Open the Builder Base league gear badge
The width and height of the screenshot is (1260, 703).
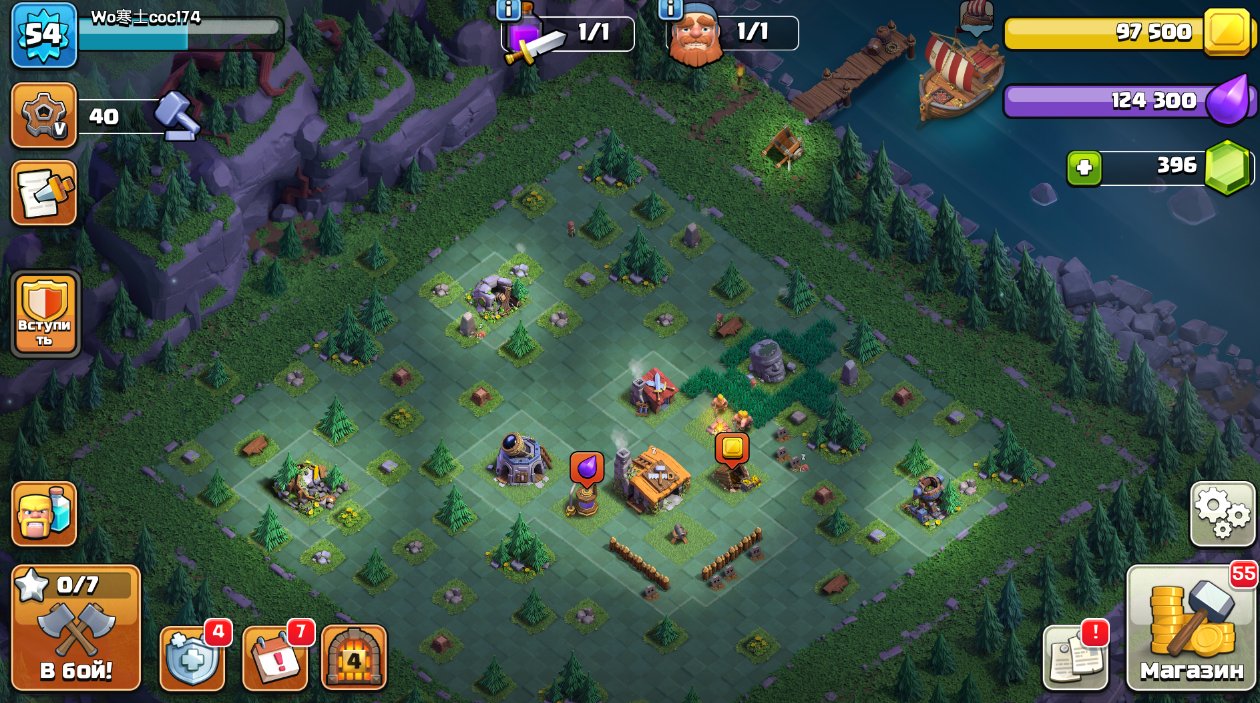point(44,116)
